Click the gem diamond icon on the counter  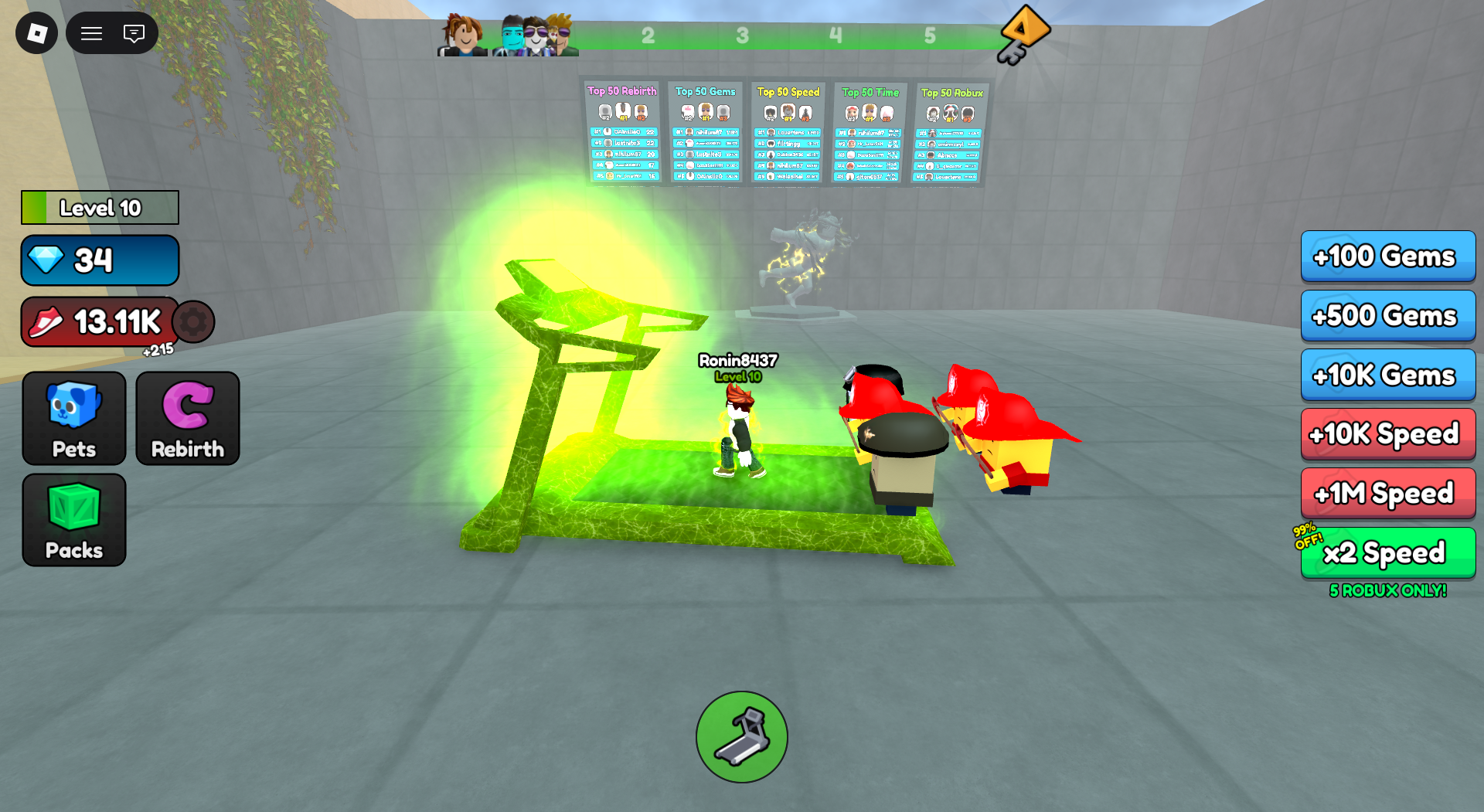tap(47, 260)
